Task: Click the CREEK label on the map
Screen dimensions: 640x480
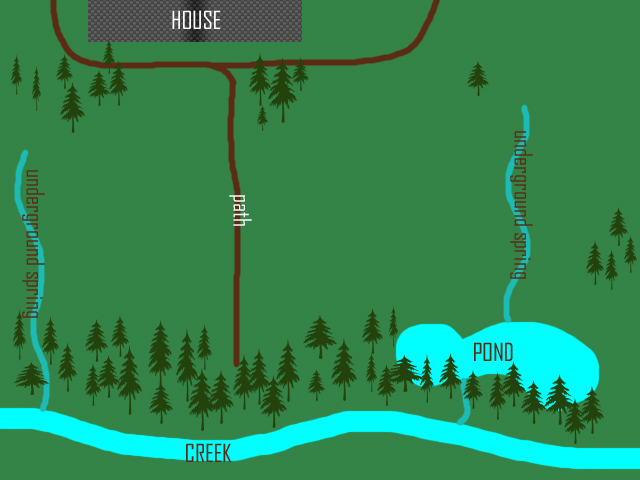Action: (208, 453)
